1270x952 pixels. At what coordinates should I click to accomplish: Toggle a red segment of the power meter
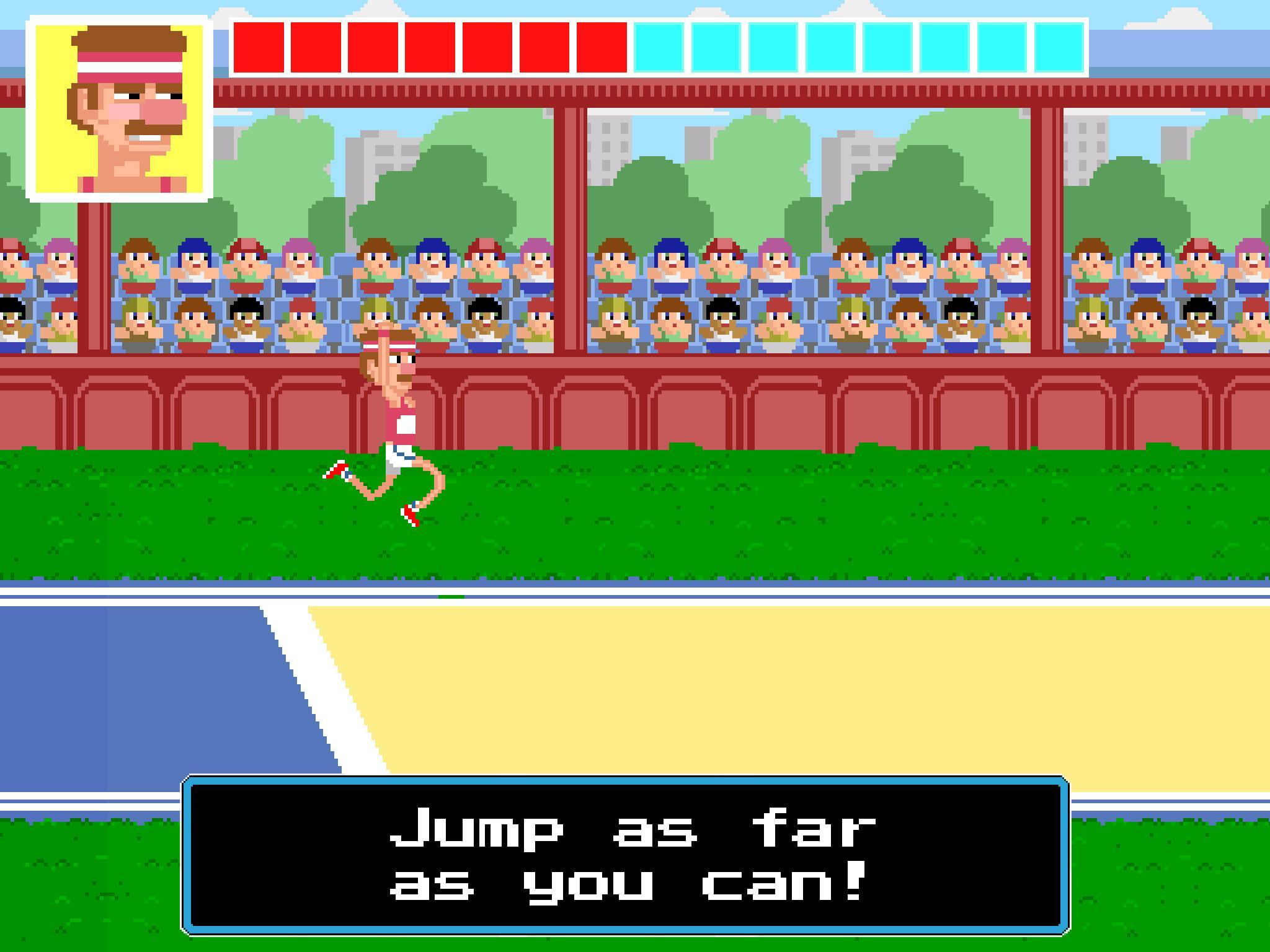(x=372, y=46)
